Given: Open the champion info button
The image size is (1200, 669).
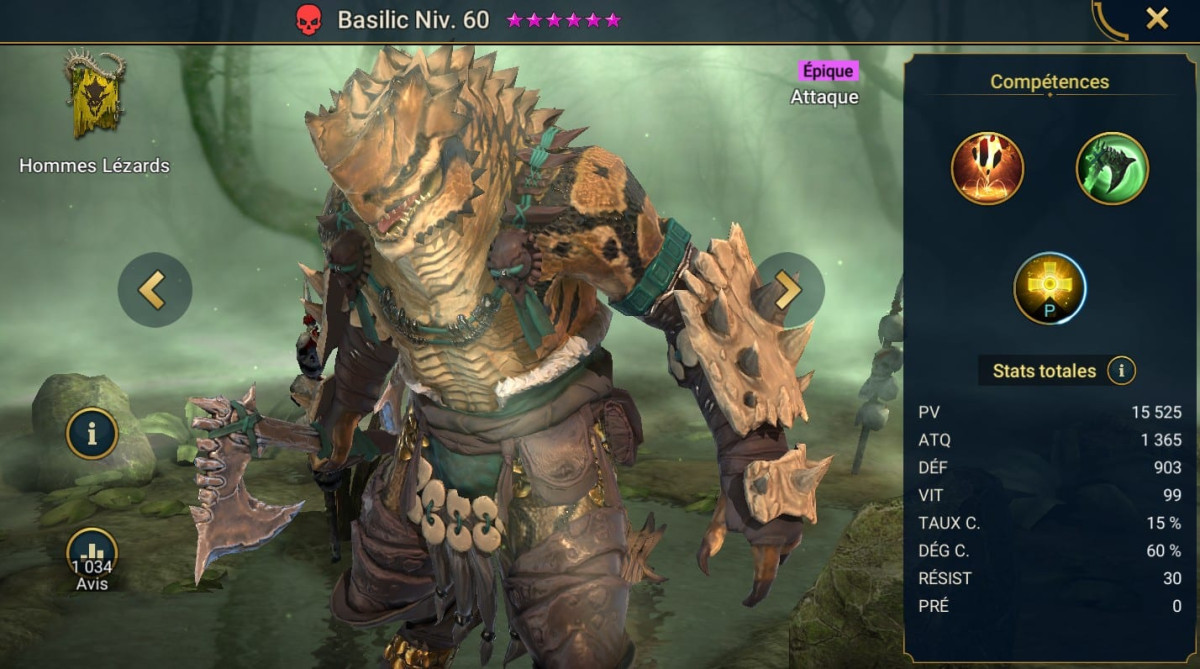Looking at the screenshot, I should click(x=92, y=434).
